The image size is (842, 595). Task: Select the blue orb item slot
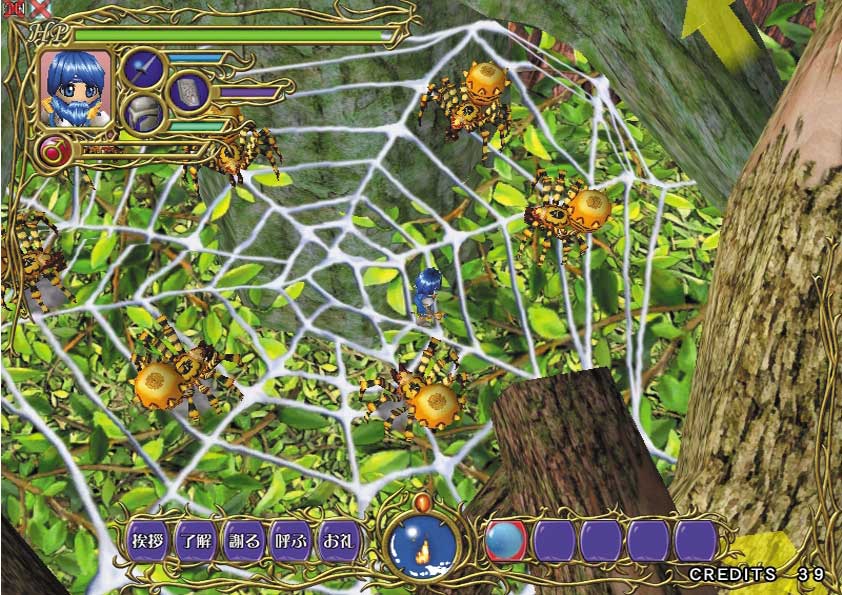tap(506, 541)
